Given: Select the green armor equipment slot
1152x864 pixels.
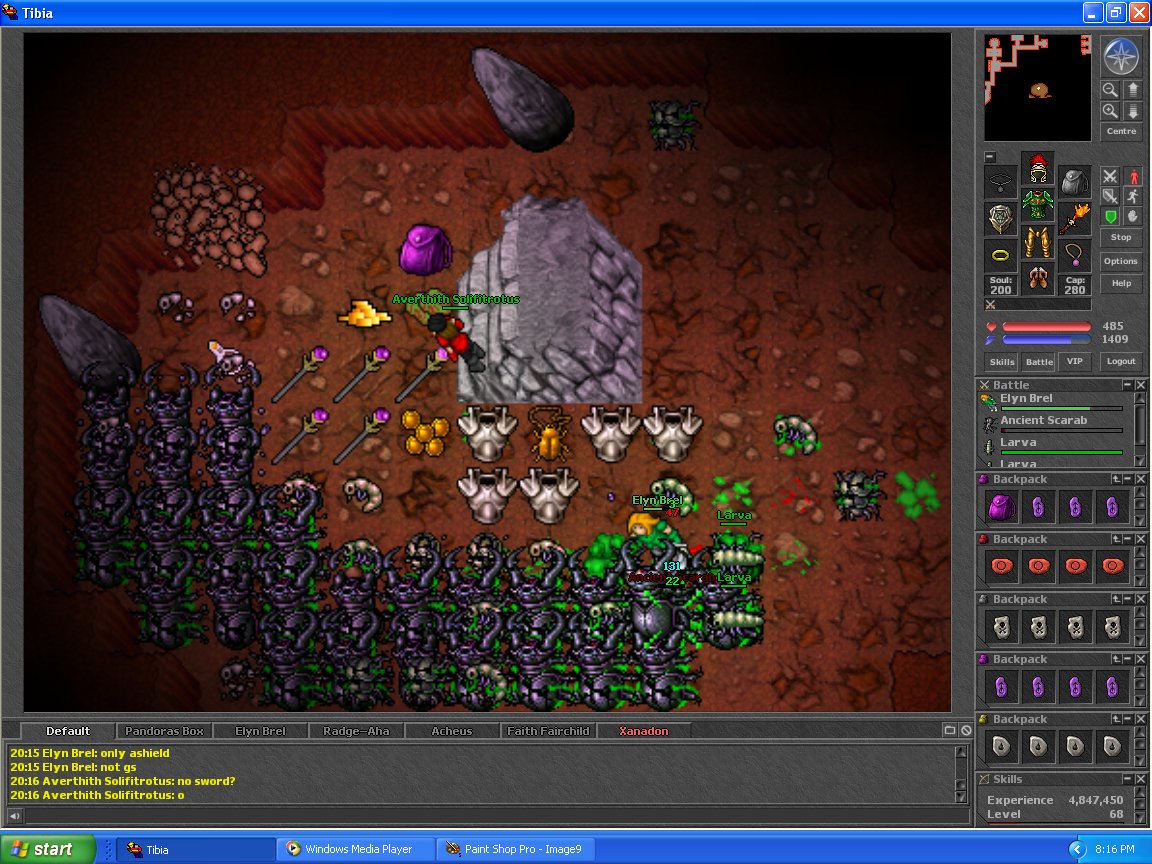Looking at the screenshot, I should tap(1038, 206).
